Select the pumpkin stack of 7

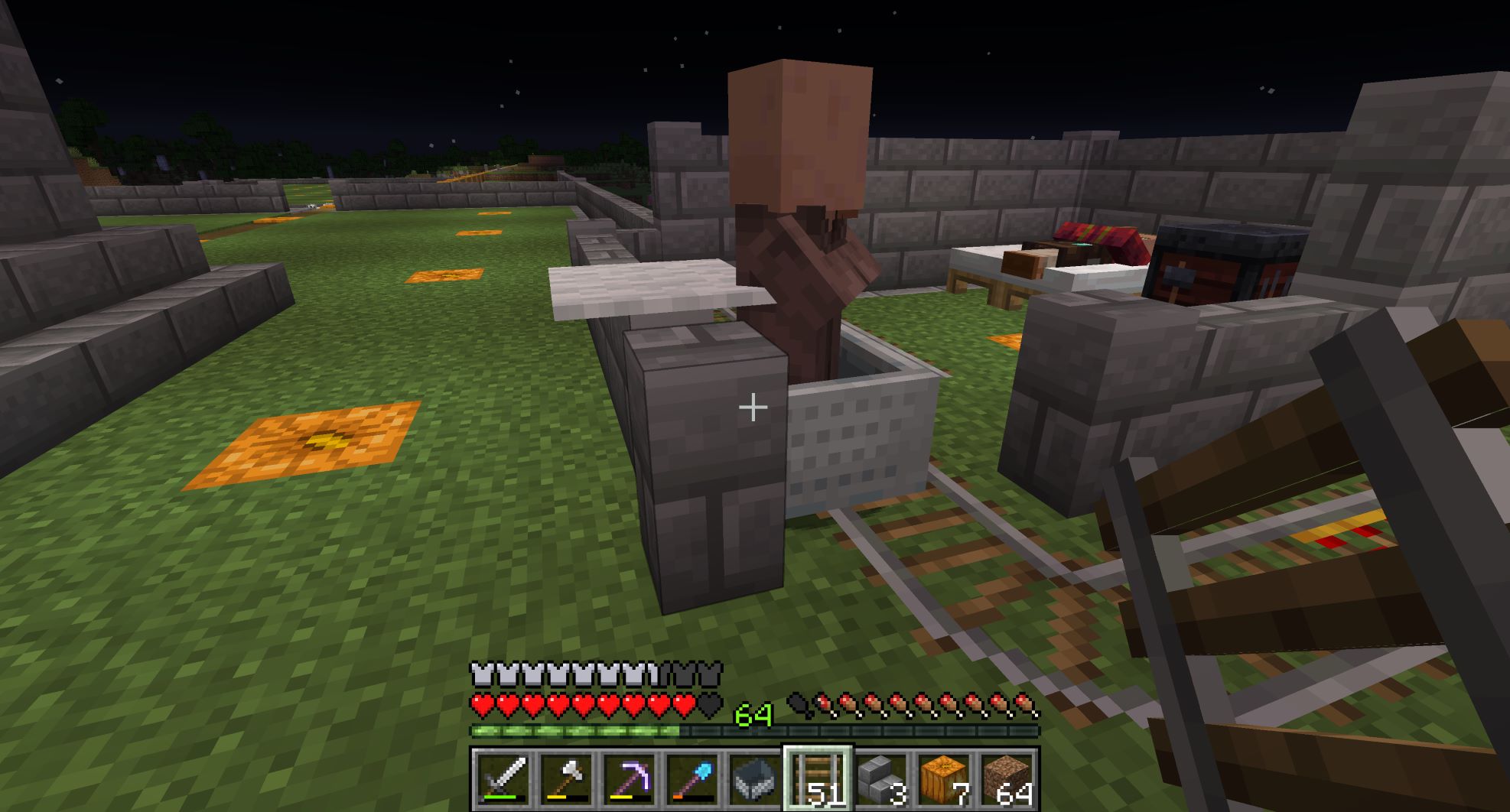(944, 779)
